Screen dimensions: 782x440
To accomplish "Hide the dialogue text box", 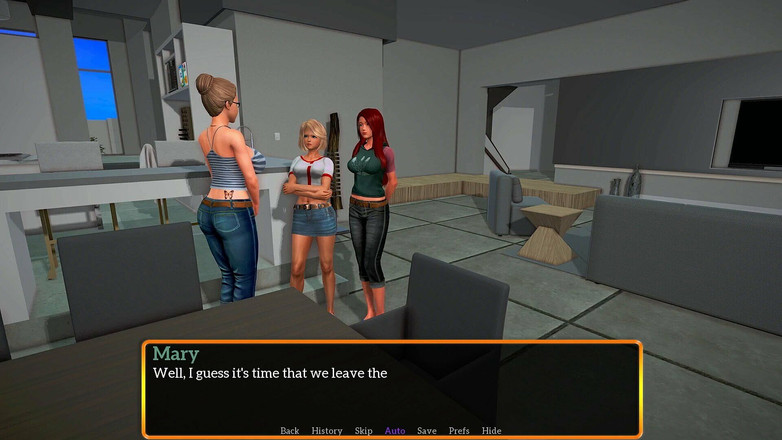I will click(492, 431).
